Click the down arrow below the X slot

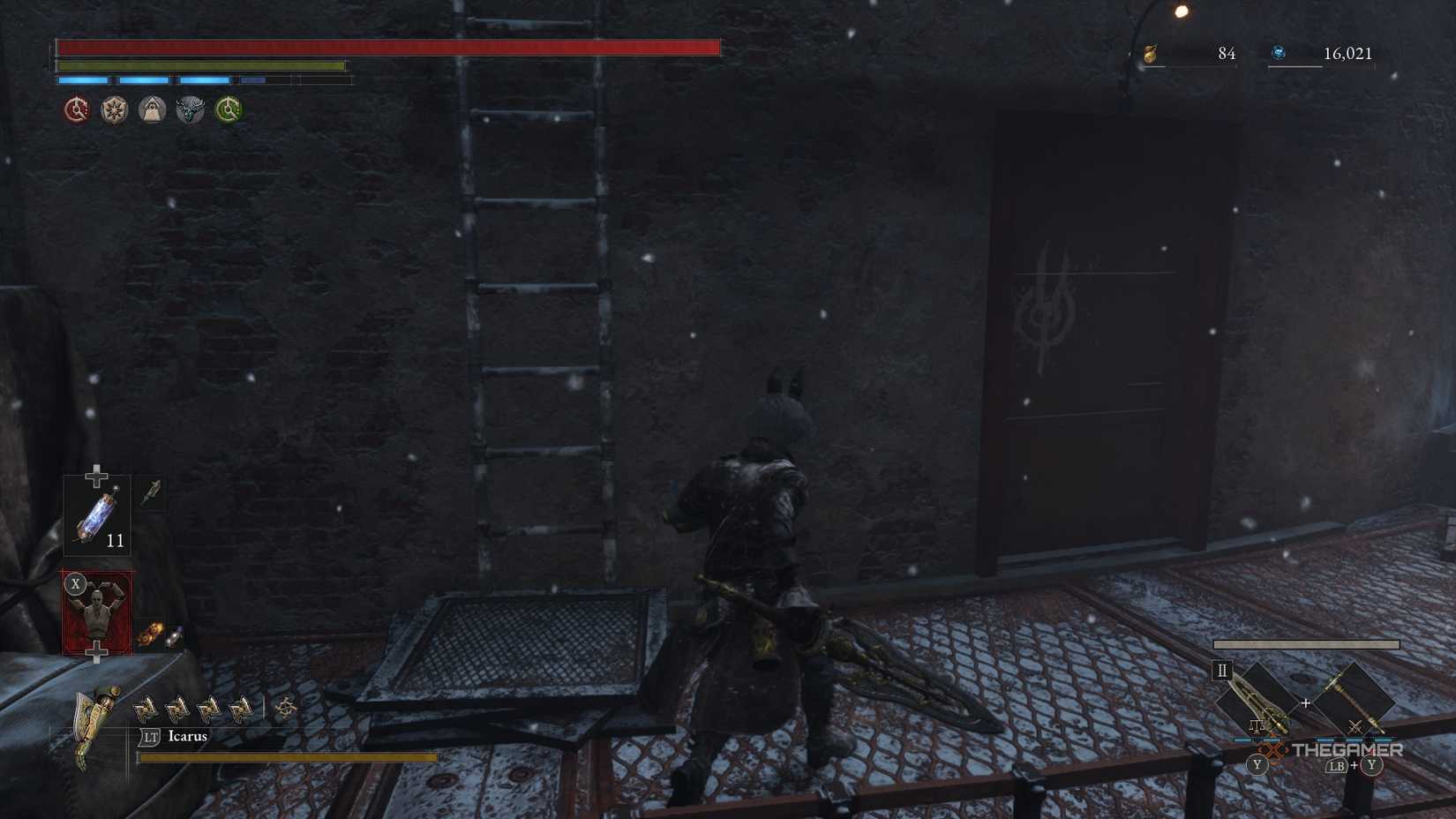pyautogui.click(x=97, y=653)
